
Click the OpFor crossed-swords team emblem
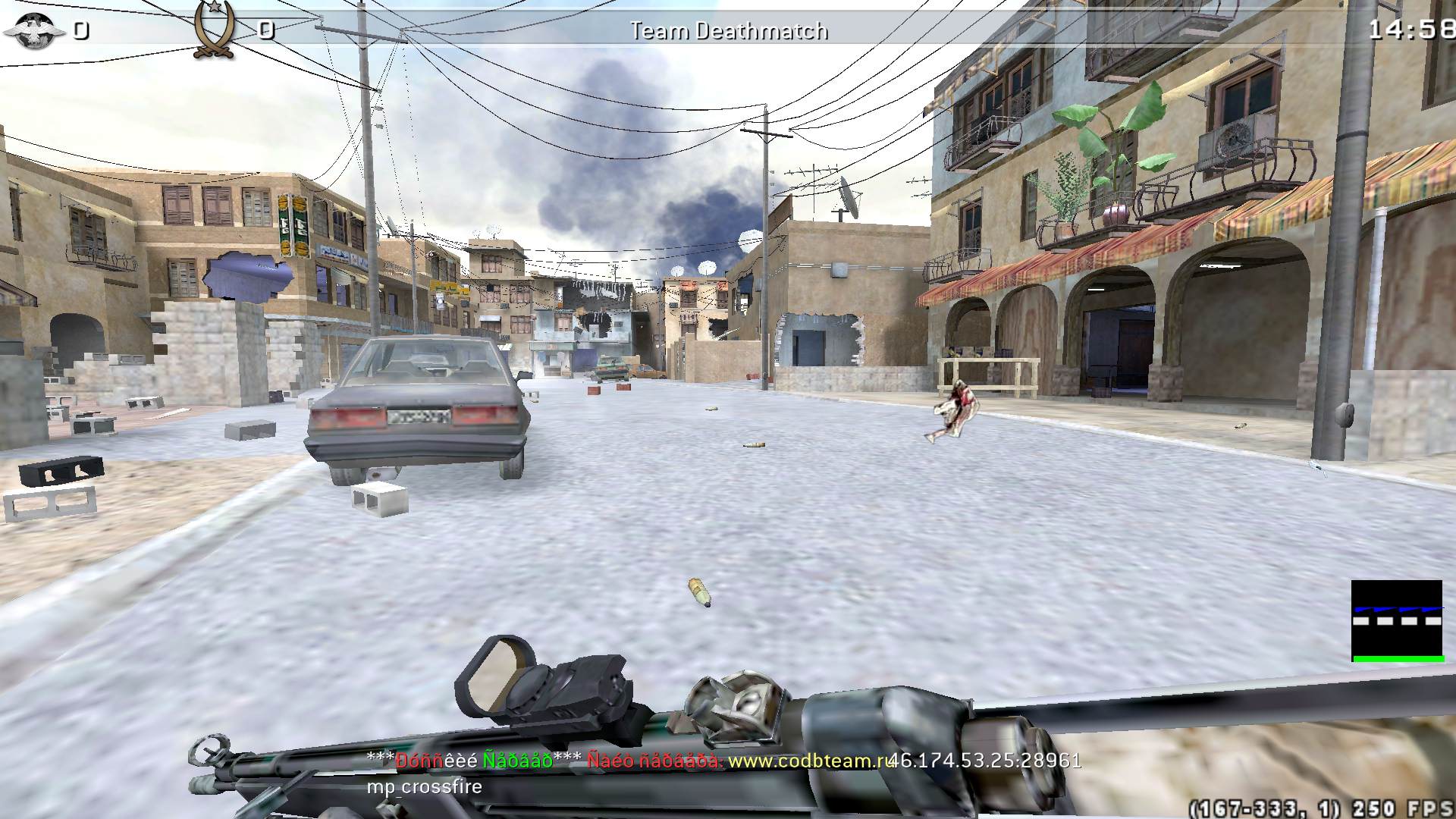point(214,30)
